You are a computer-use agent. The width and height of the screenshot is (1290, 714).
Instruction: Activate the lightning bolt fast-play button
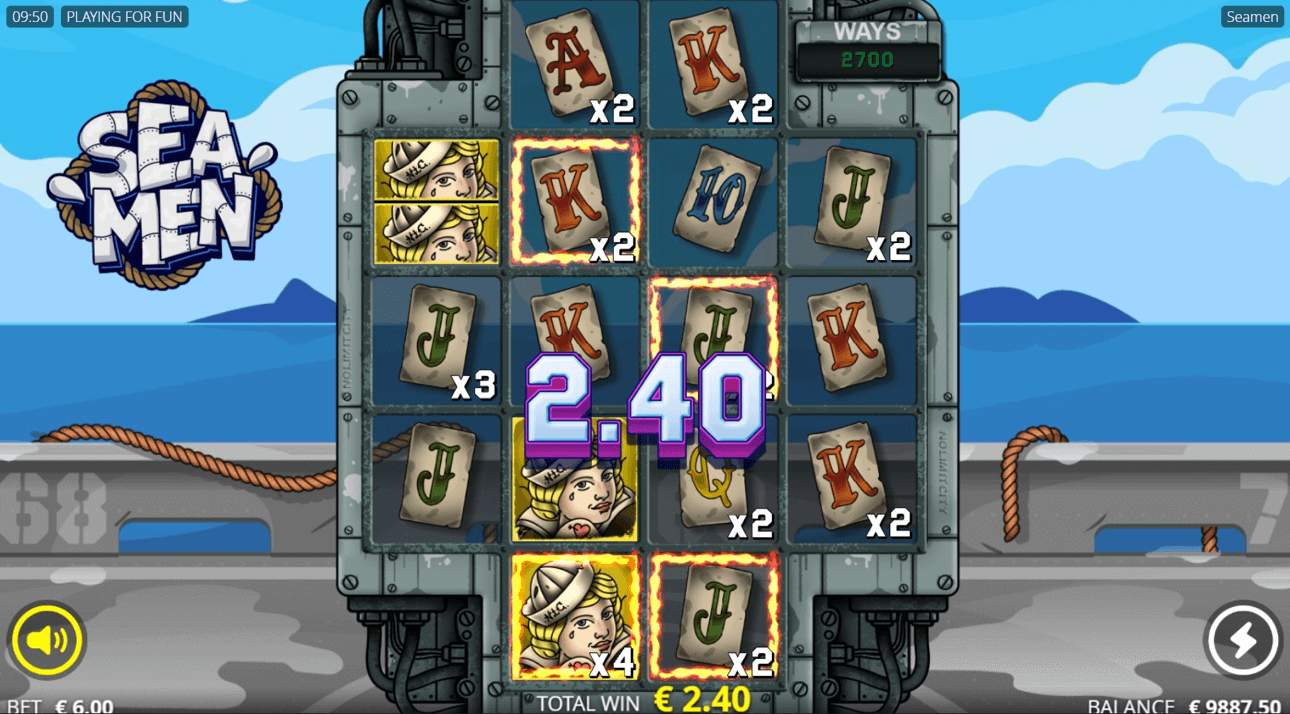1243,640
